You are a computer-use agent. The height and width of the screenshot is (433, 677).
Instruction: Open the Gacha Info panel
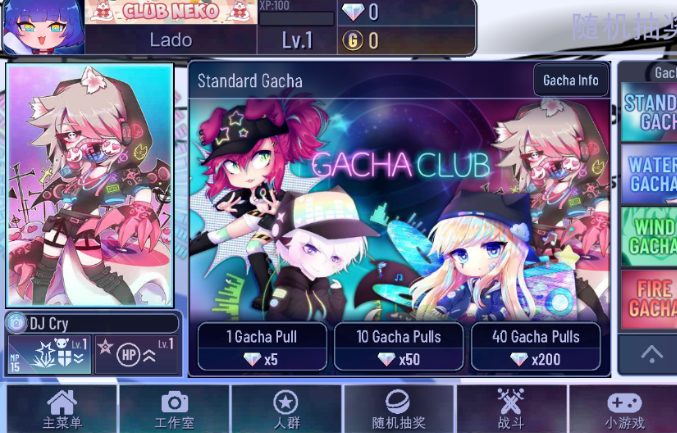tap(571, 80)
